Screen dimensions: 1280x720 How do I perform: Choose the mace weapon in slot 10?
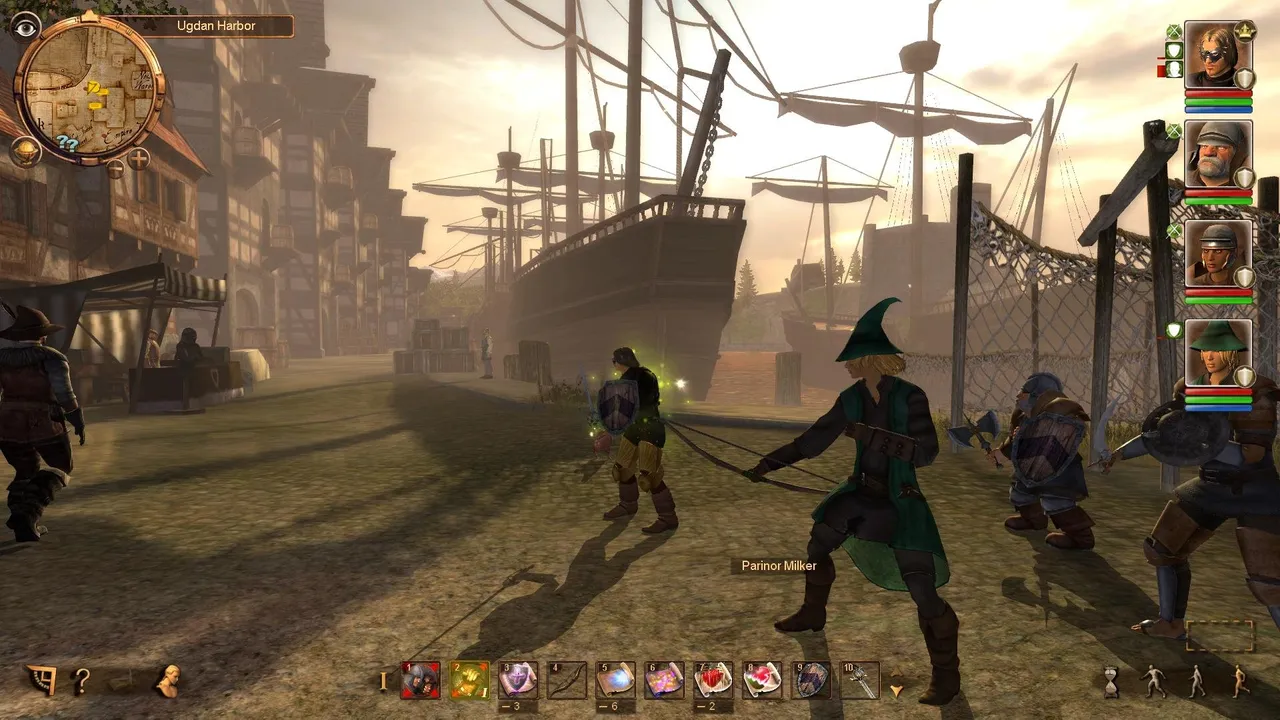click(x=860, y=680)
